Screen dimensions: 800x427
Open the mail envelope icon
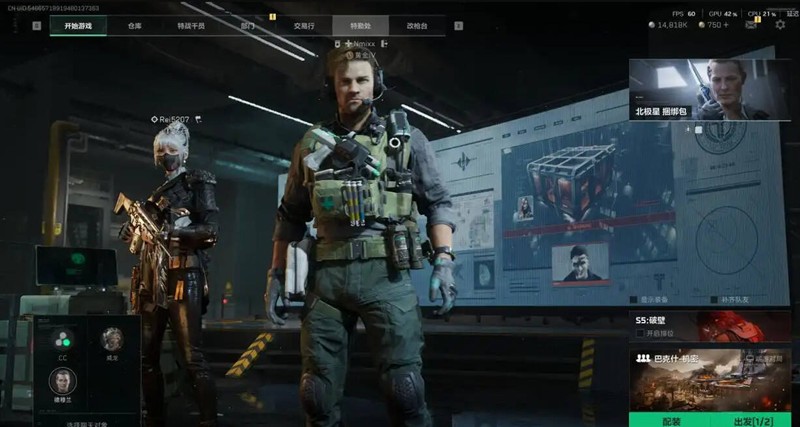(752, 24)
